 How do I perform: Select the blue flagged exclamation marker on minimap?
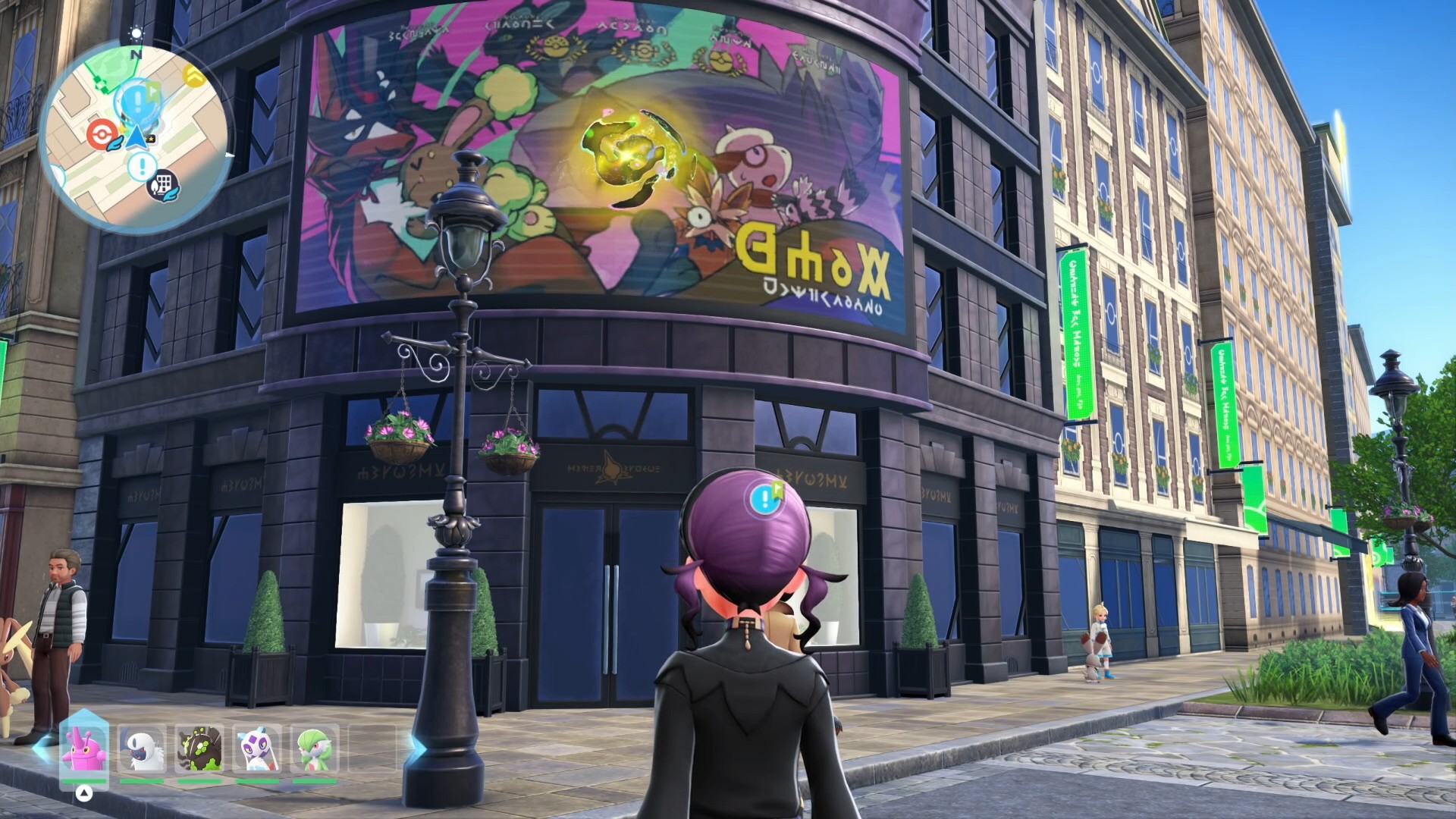pos(138,100)
